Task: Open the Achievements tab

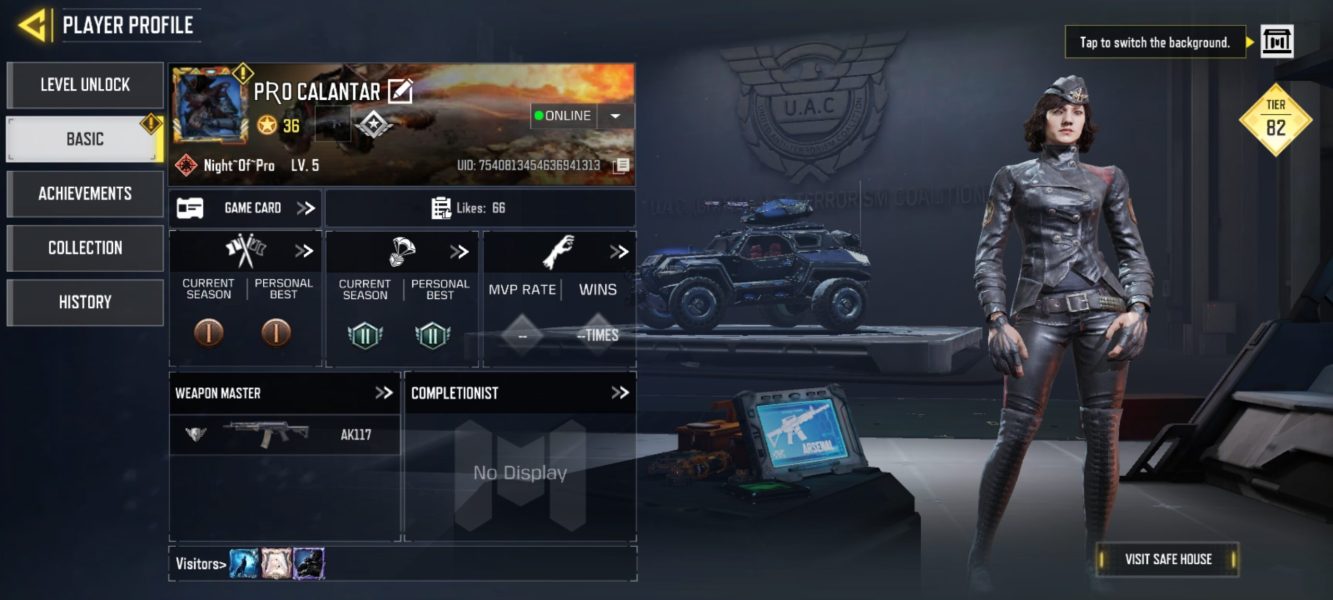Action: (85, 193)
